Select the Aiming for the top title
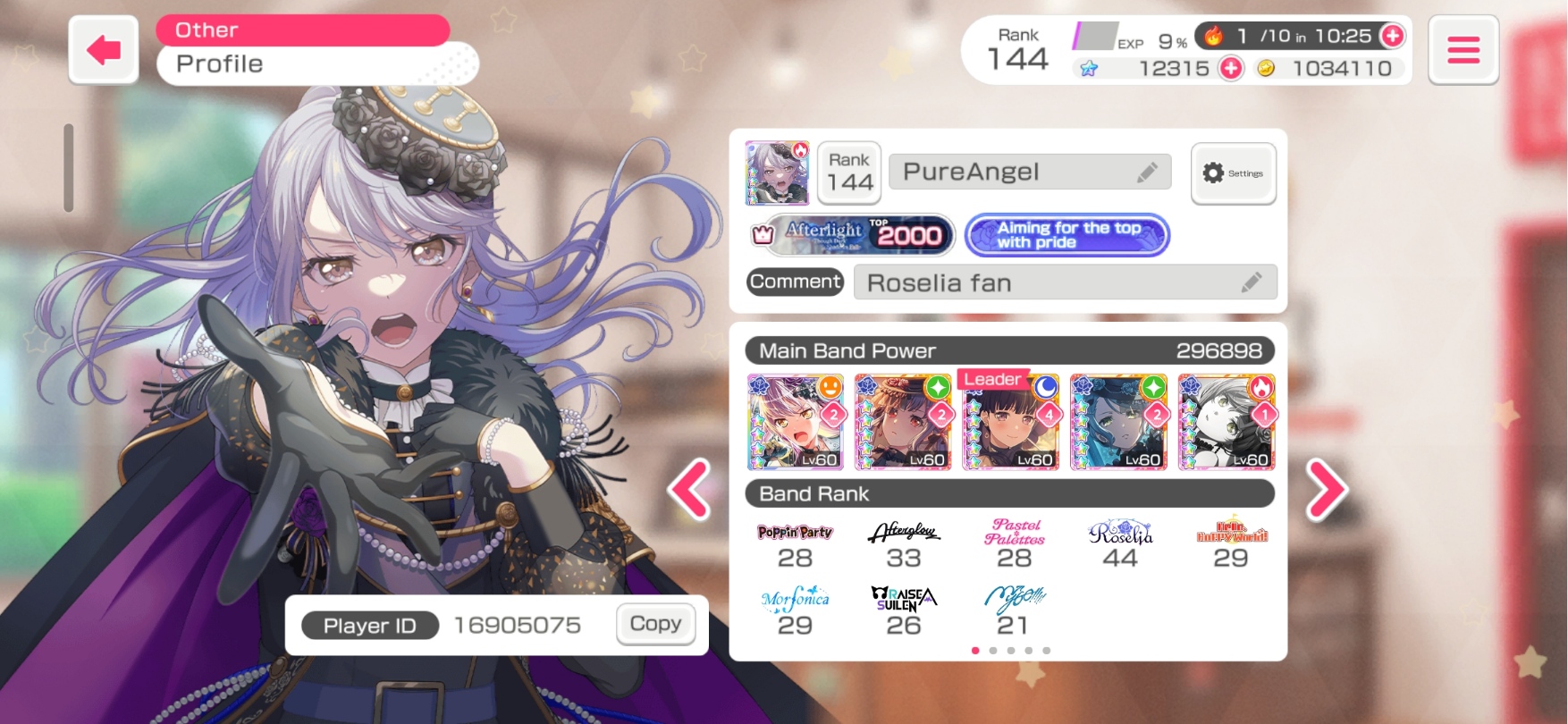 pyautogui.click(x=1067, y=235)
